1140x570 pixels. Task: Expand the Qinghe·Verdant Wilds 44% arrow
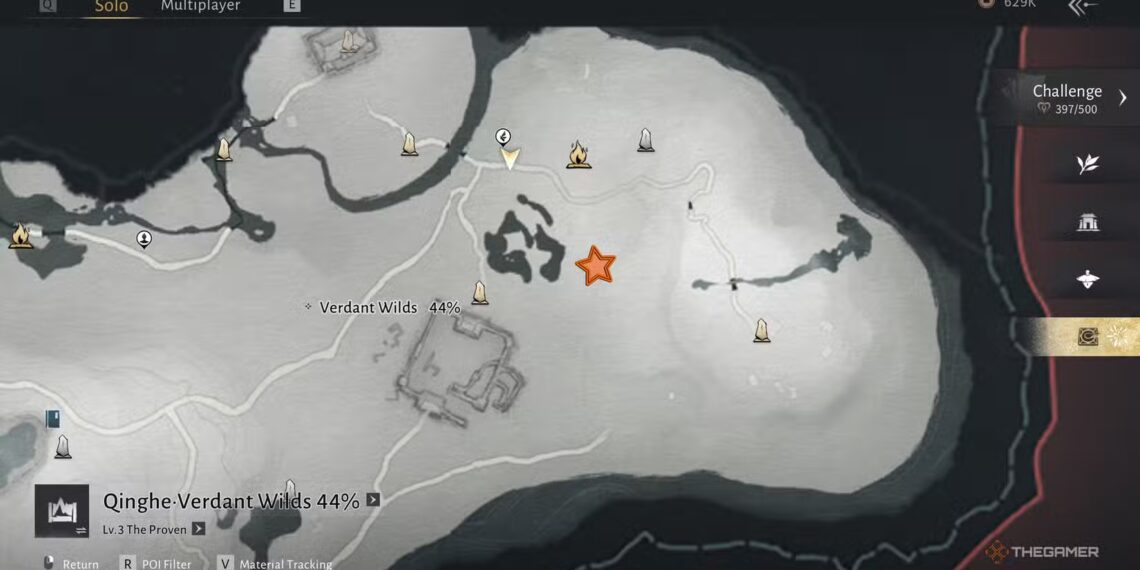(x=373, y=500)
